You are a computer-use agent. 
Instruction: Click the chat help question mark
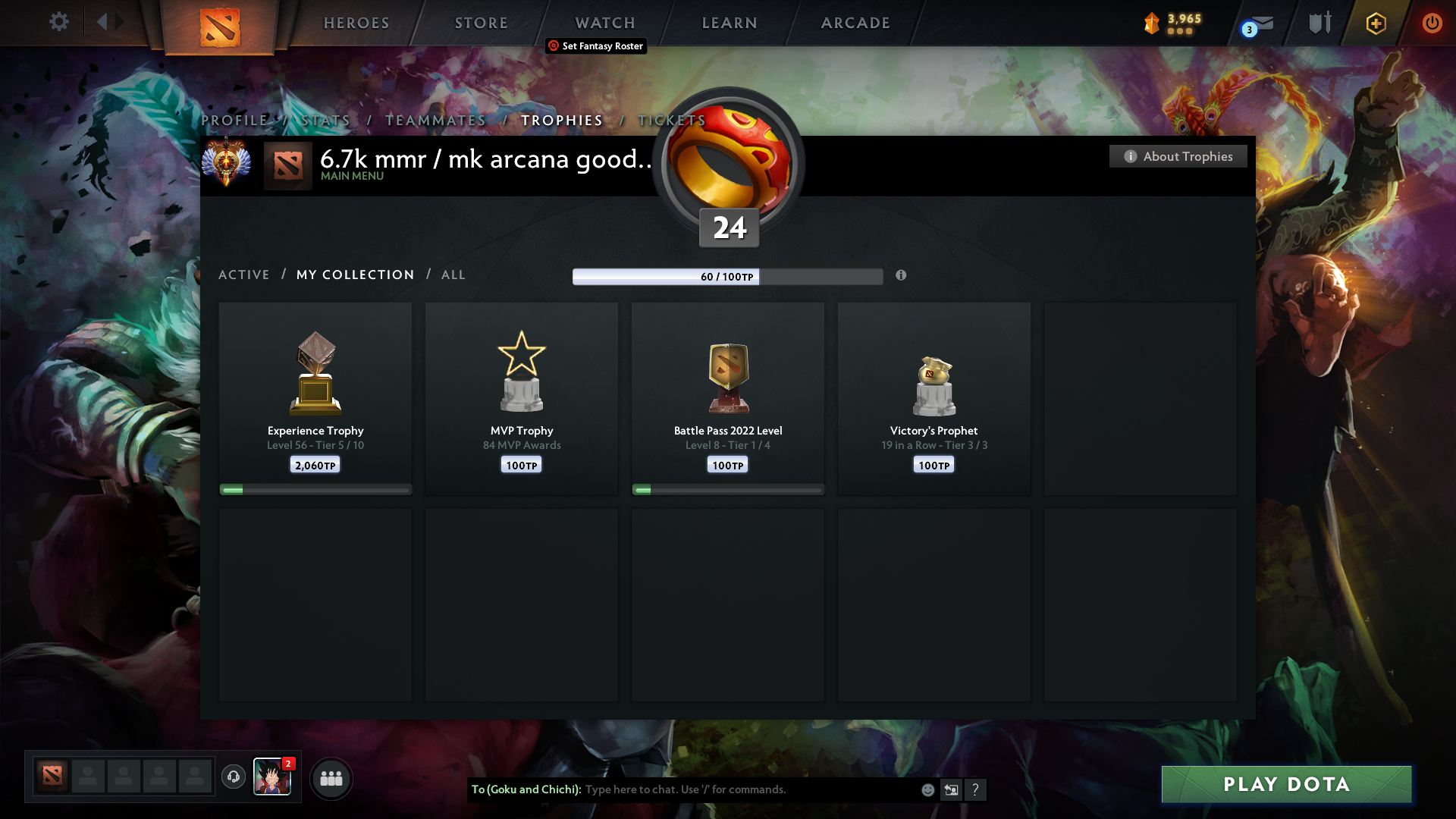click(976, 789)
